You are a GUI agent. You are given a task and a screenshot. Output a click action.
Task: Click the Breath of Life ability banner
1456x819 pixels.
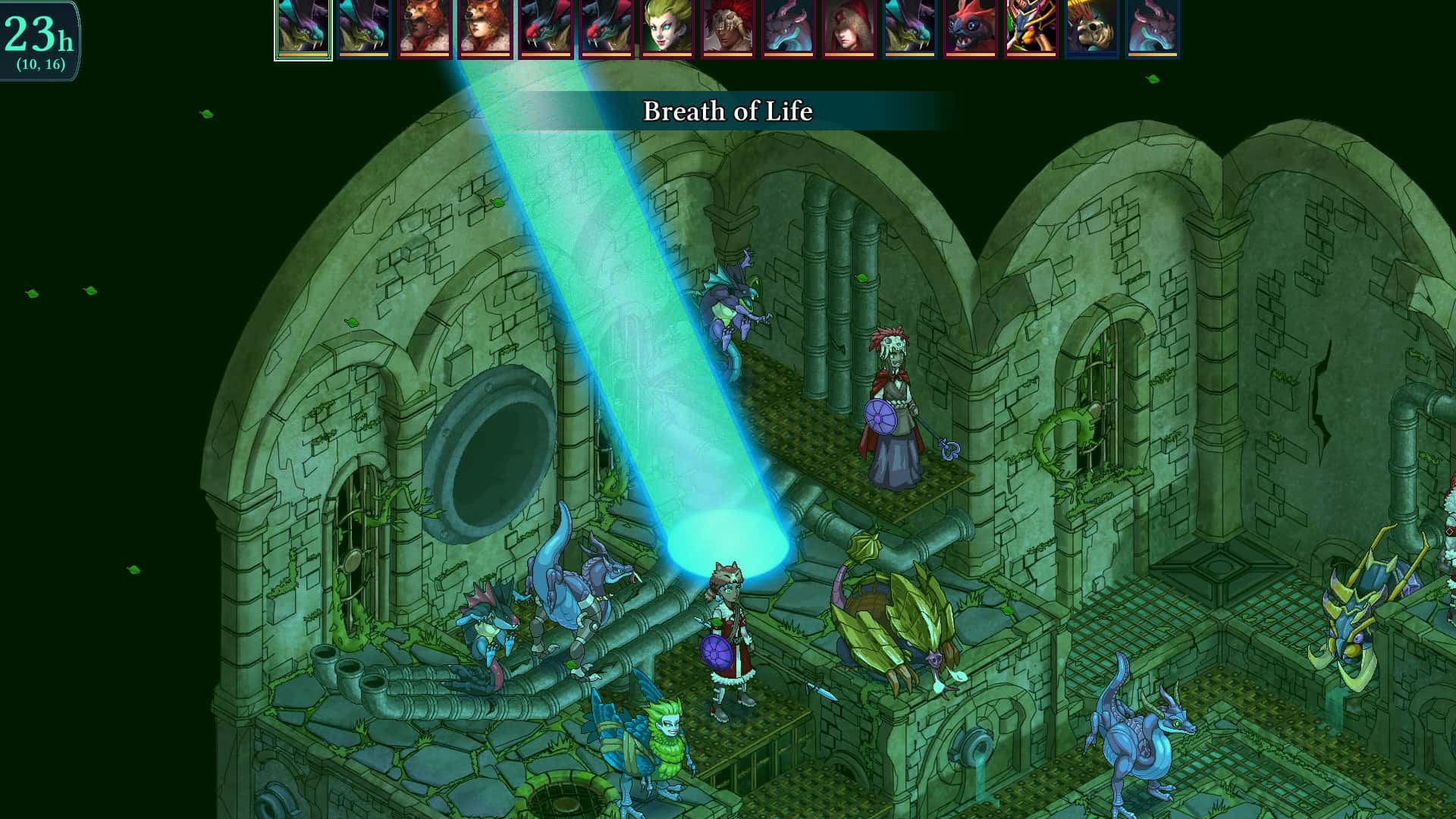727,111
